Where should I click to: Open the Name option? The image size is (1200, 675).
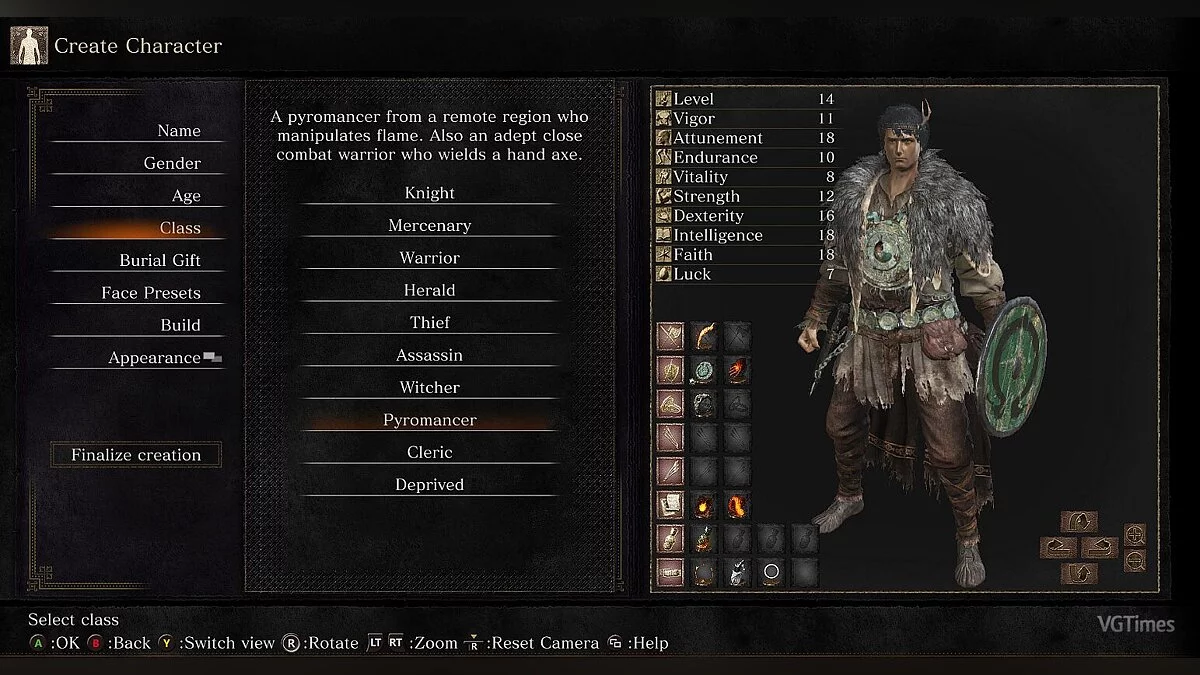click(178, 131)
